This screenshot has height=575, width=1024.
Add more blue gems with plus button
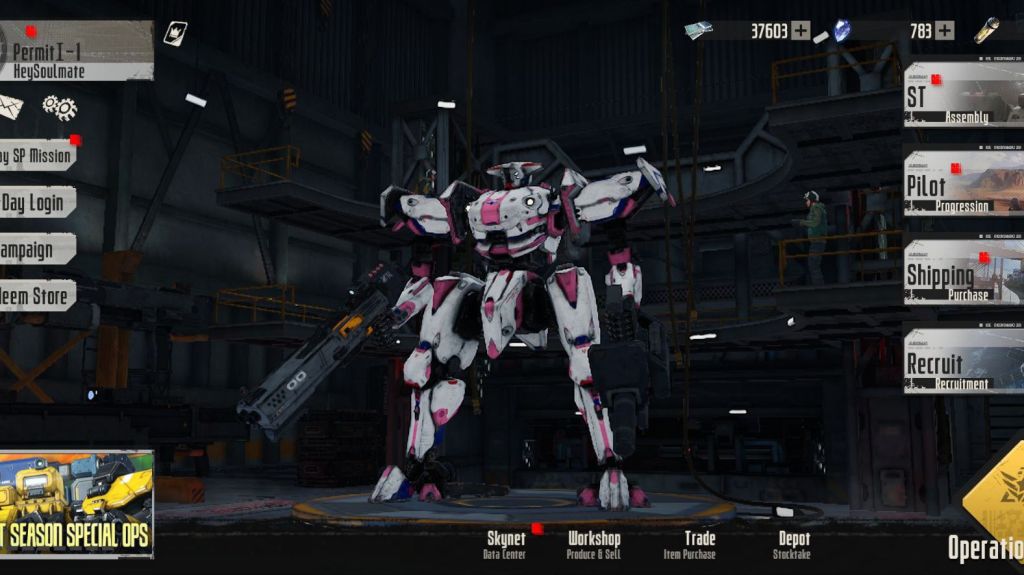[944, 31]
